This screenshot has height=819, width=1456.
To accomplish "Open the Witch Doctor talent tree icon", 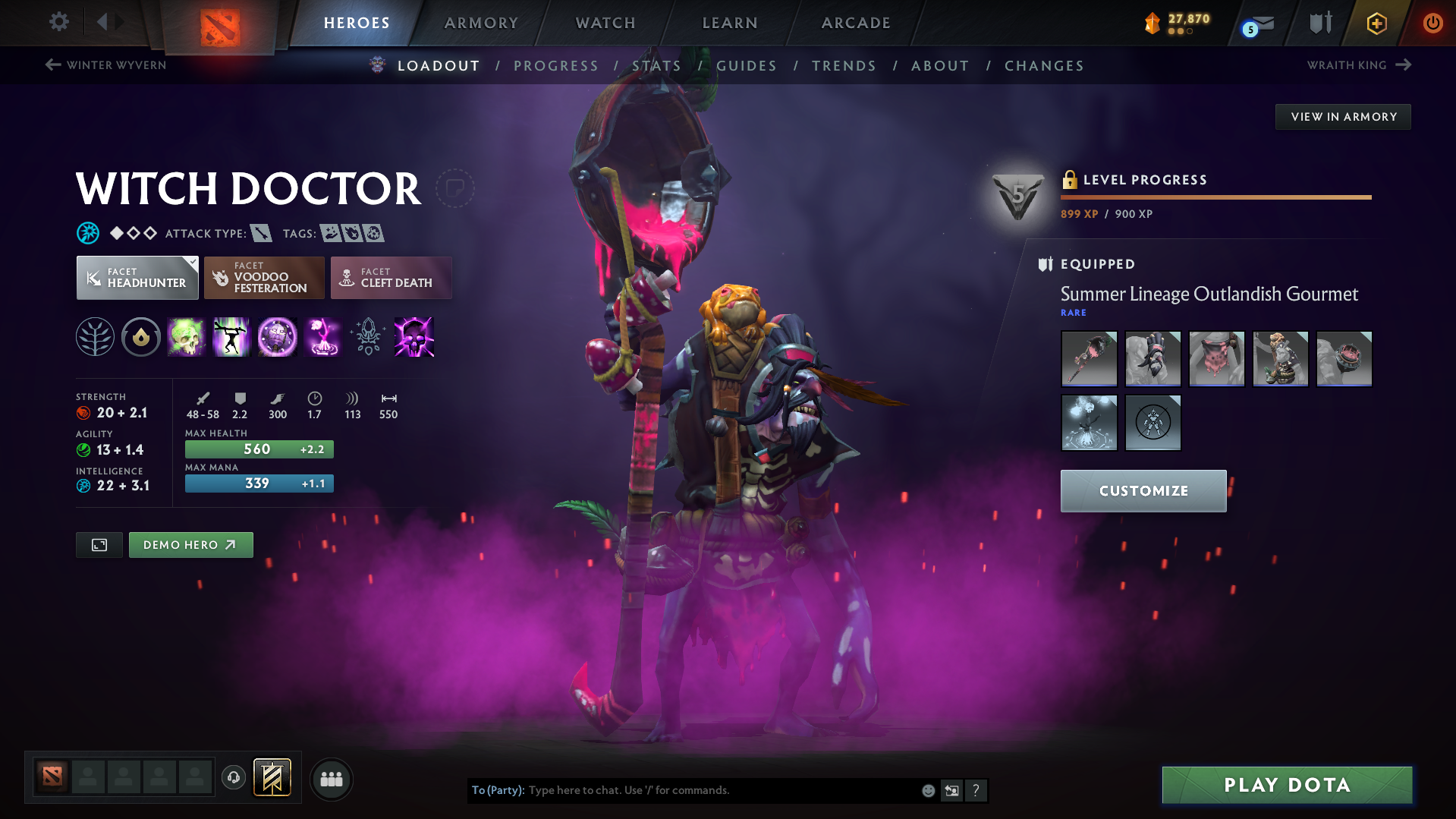I will click(x=94, y=337).
